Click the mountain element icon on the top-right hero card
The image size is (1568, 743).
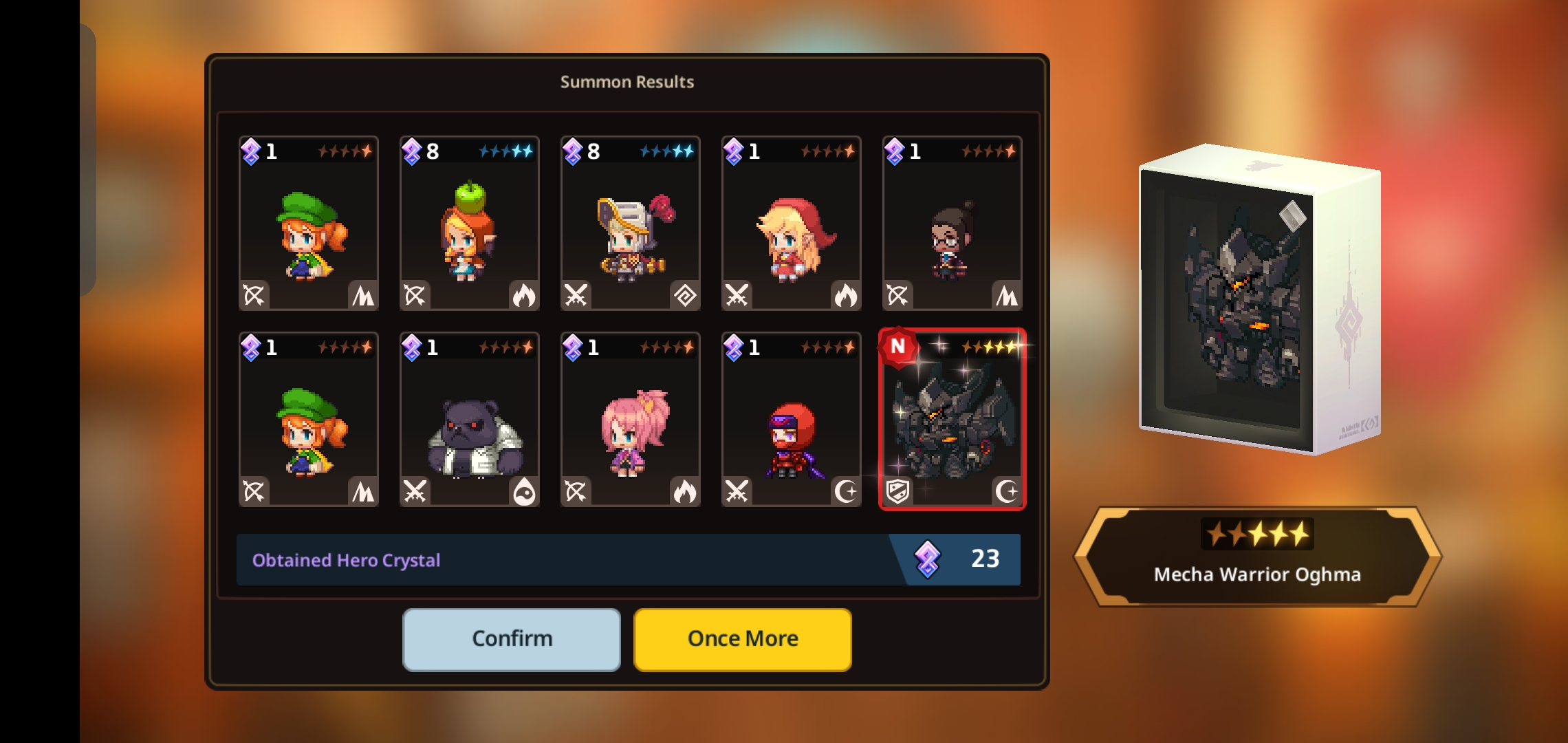click(1005, 294)
